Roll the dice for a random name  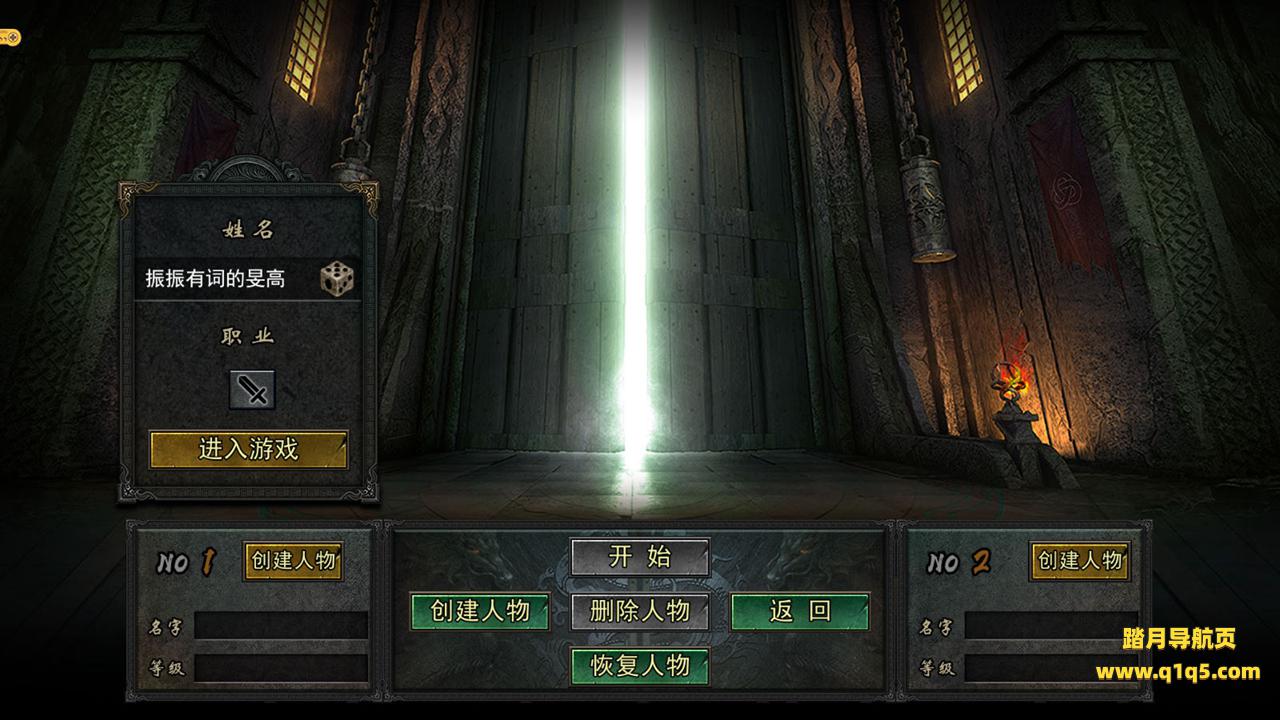[337, 279]
